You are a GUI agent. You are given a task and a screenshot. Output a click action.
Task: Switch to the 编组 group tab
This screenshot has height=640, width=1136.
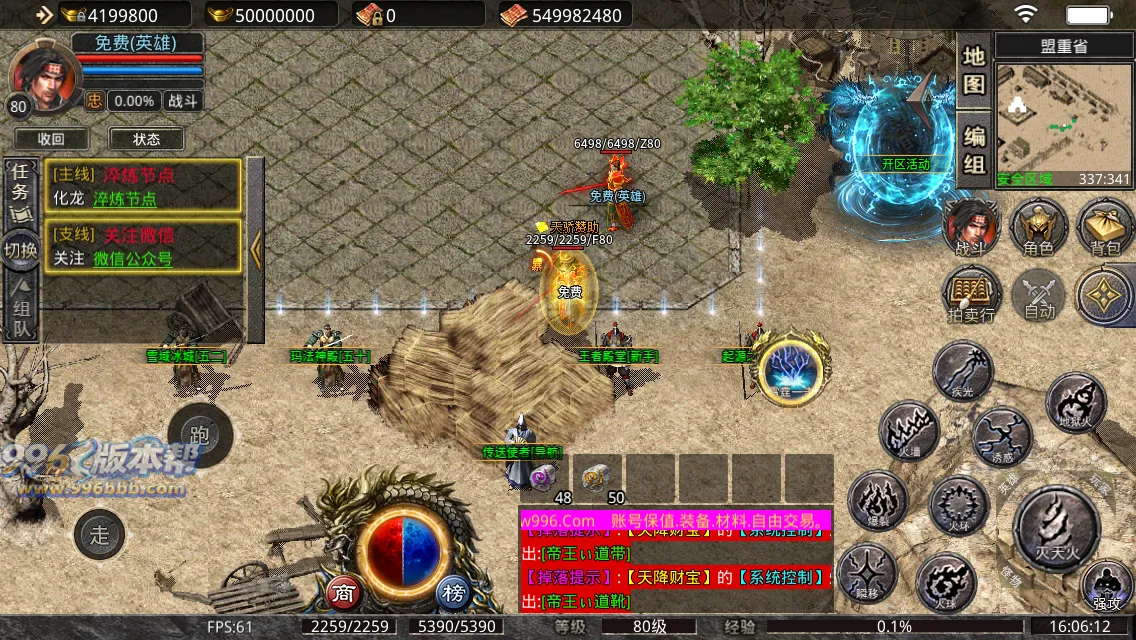[x=974, y=148]
